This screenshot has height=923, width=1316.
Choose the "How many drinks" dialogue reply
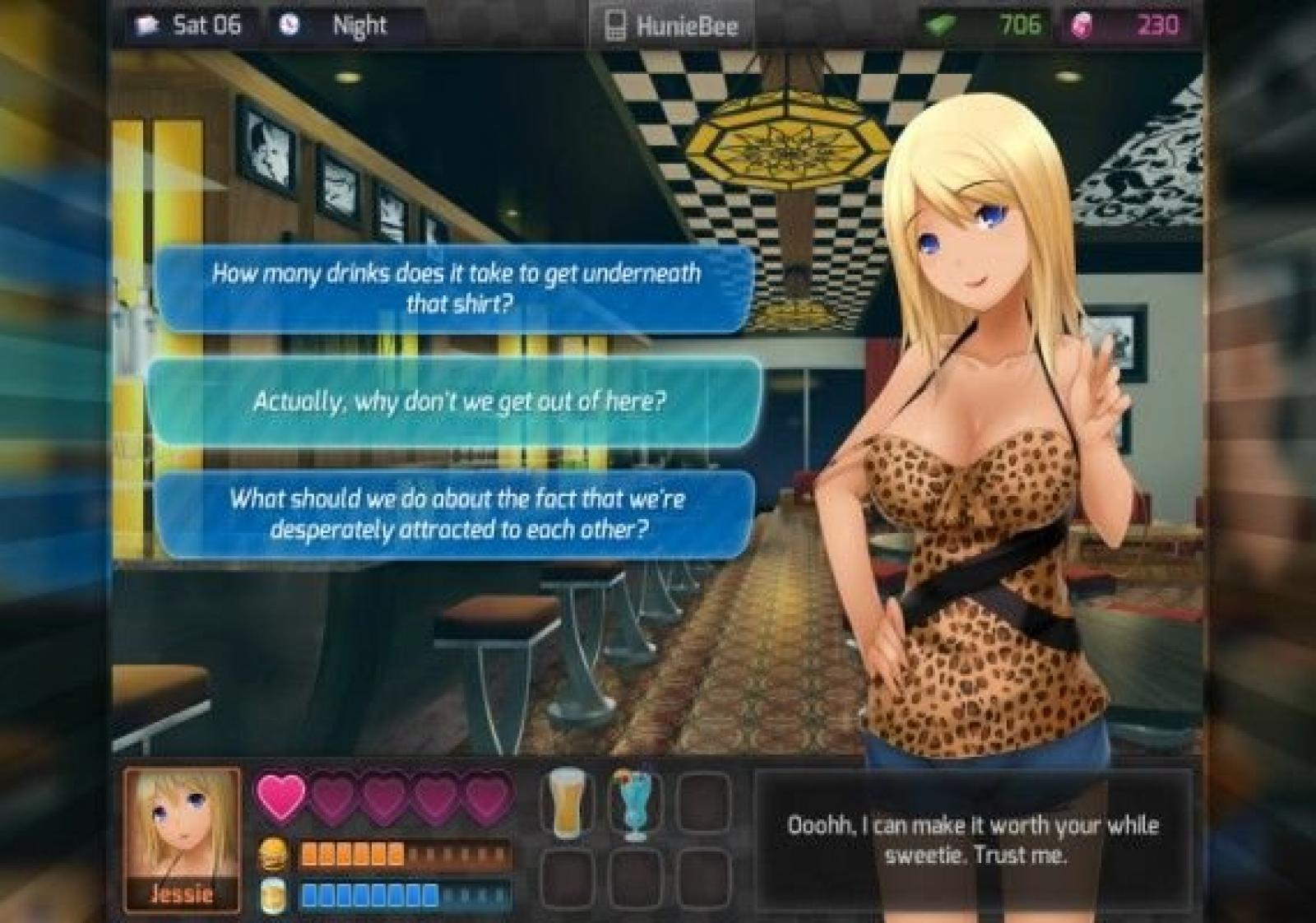coord(455,288)
